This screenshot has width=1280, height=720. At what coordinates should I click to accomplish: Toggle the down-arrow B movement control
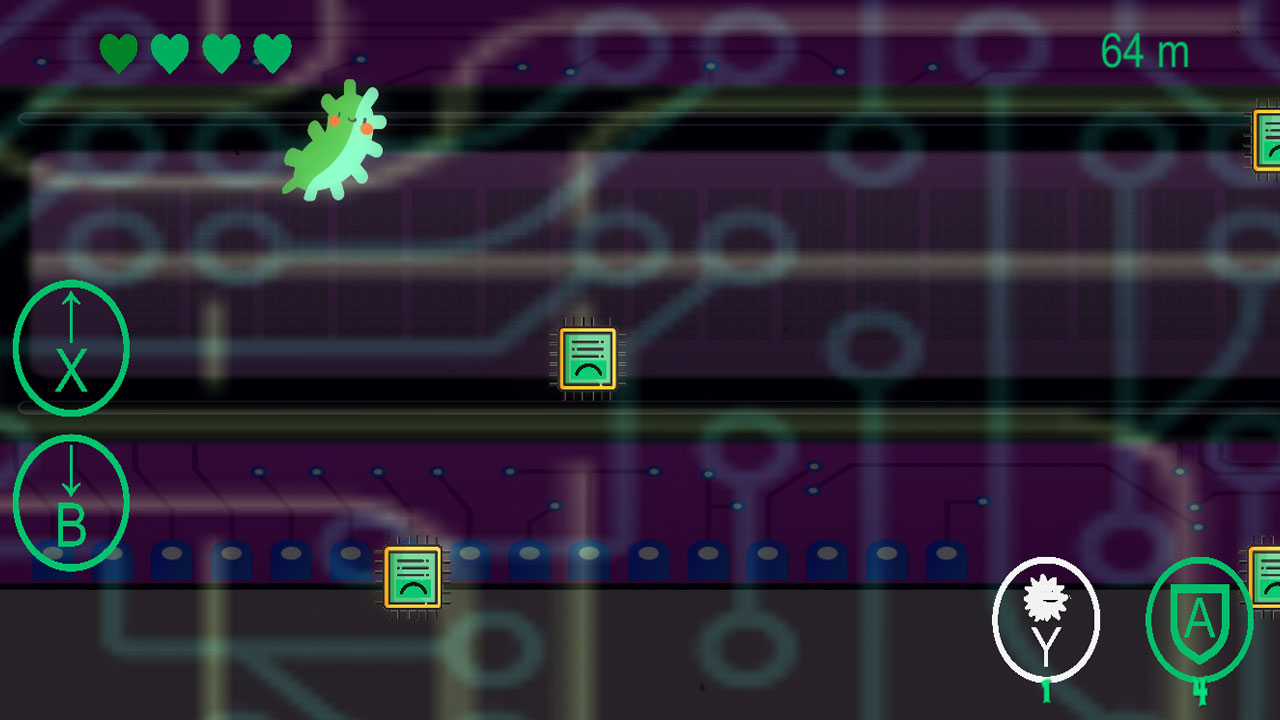(x=70, y=502)
